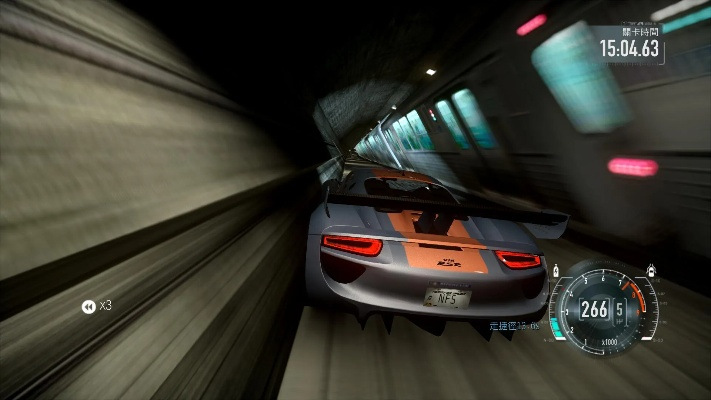Click the car icon right of the speedometer
Screen dimensions: 711x400
pyautogui.click(x=652, y=270)
